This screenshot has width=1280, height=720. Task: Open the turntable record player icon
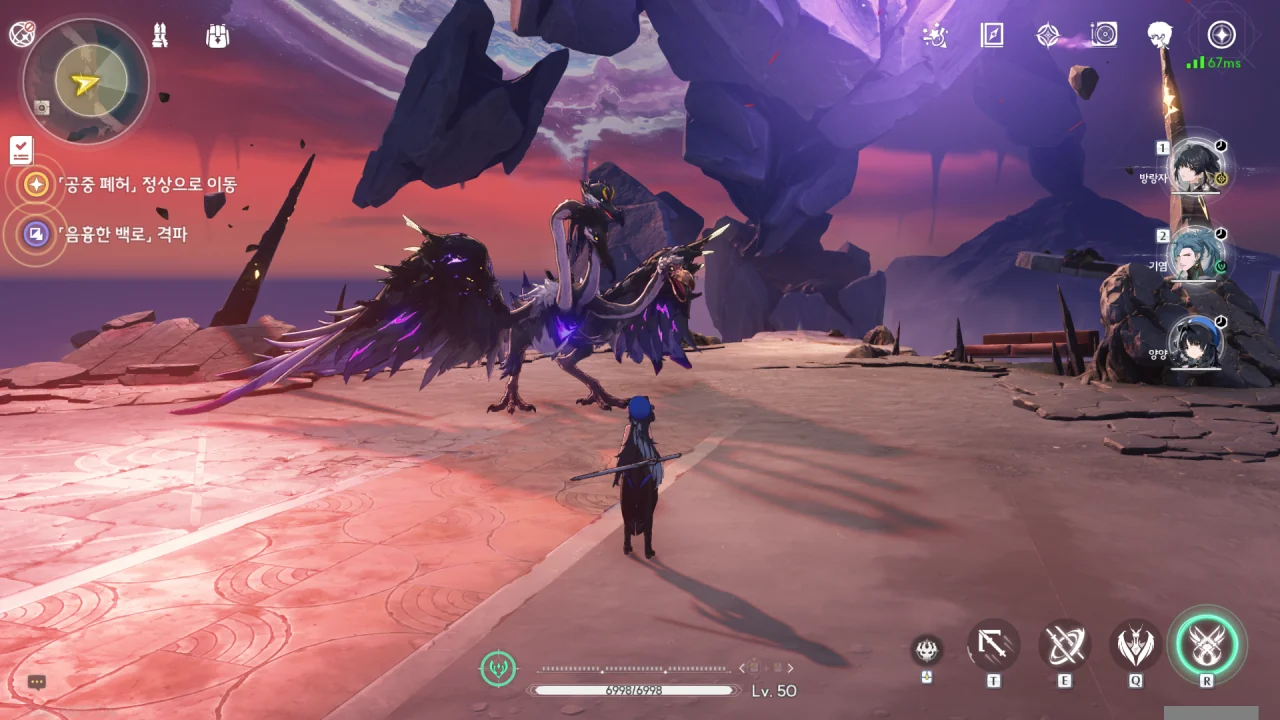coord(1104,35)
